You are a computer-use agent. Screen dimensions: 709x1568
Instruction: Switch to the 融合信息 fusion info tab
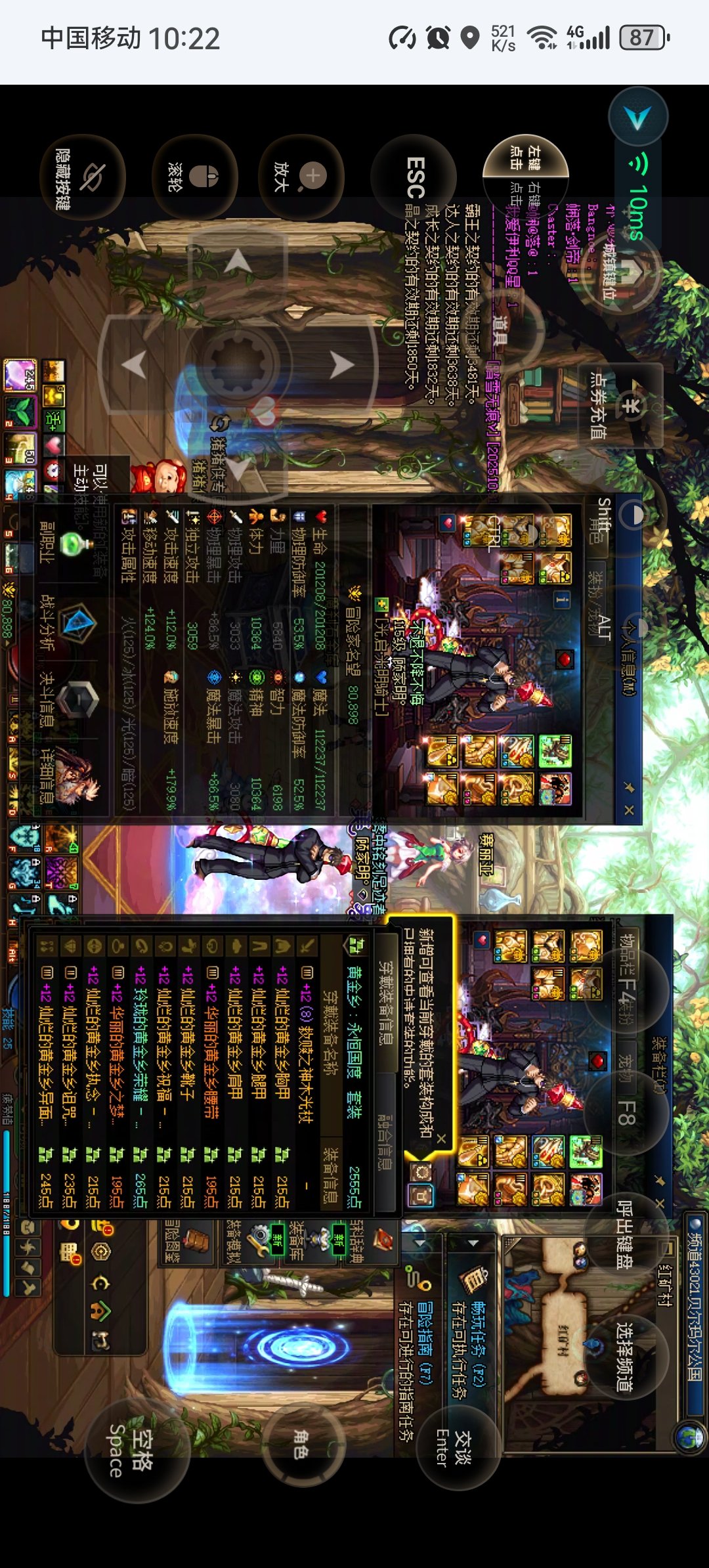pos(386,1141)
